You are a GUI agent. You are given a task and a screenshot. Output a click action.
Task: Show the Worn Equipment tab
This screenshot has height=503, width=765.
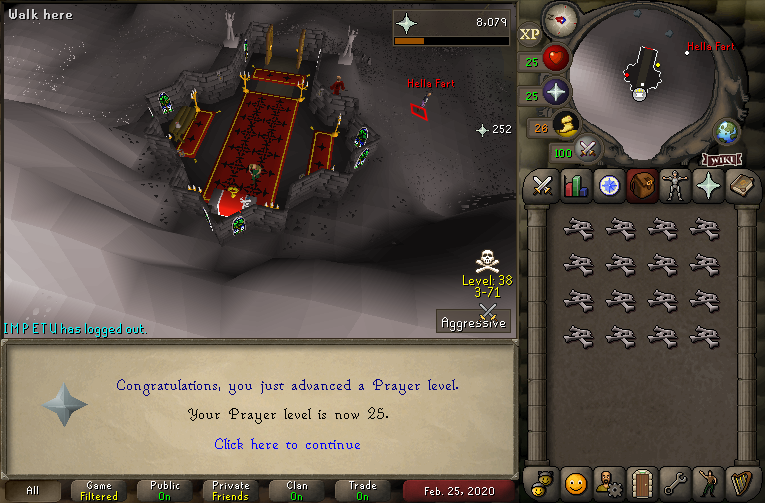[674, 185]
